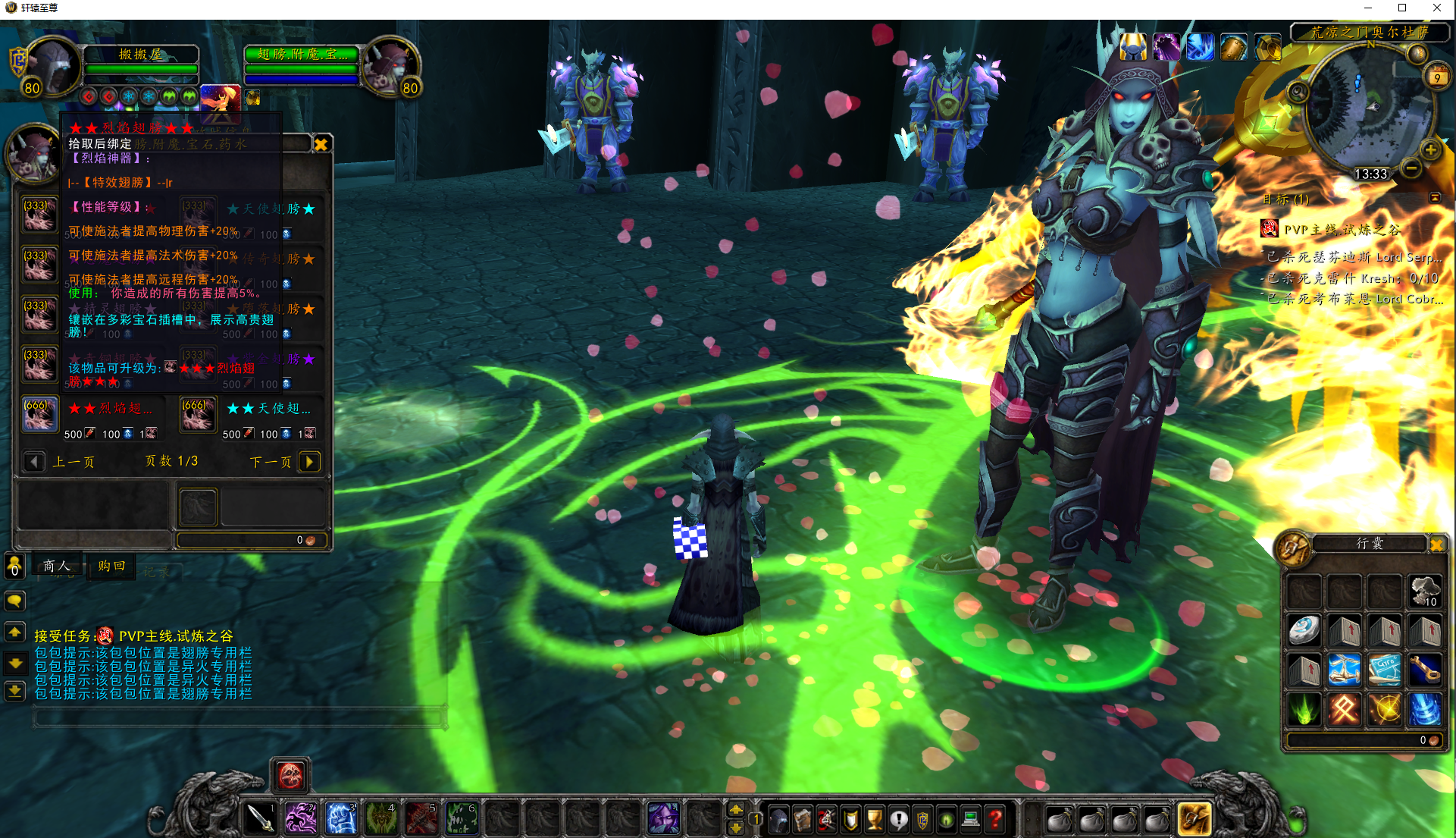Image resolution: width=1456 pixels, height=838 pixels.
Task: Select the hearthstone in the bag
Action: (x=1304, y=631)
